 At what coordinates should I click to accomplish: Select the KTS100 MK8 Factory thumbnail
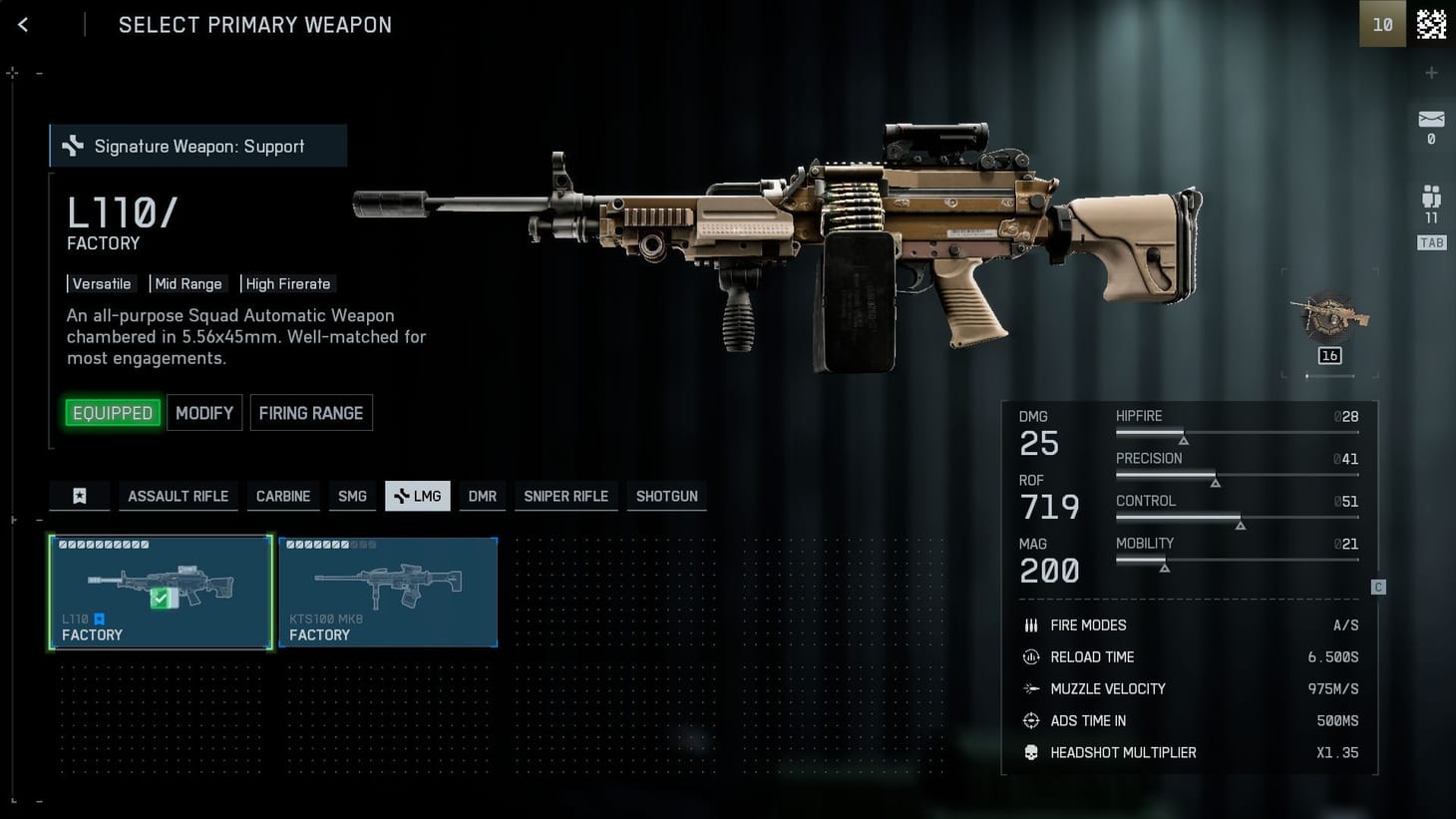[388, 592]
